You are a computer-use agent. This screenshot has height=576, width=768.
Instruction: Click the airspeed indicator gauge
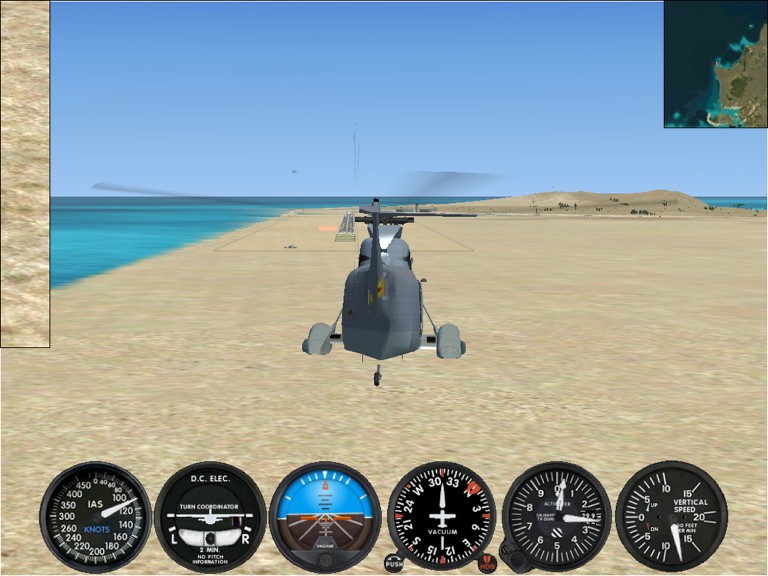(95, 517)
